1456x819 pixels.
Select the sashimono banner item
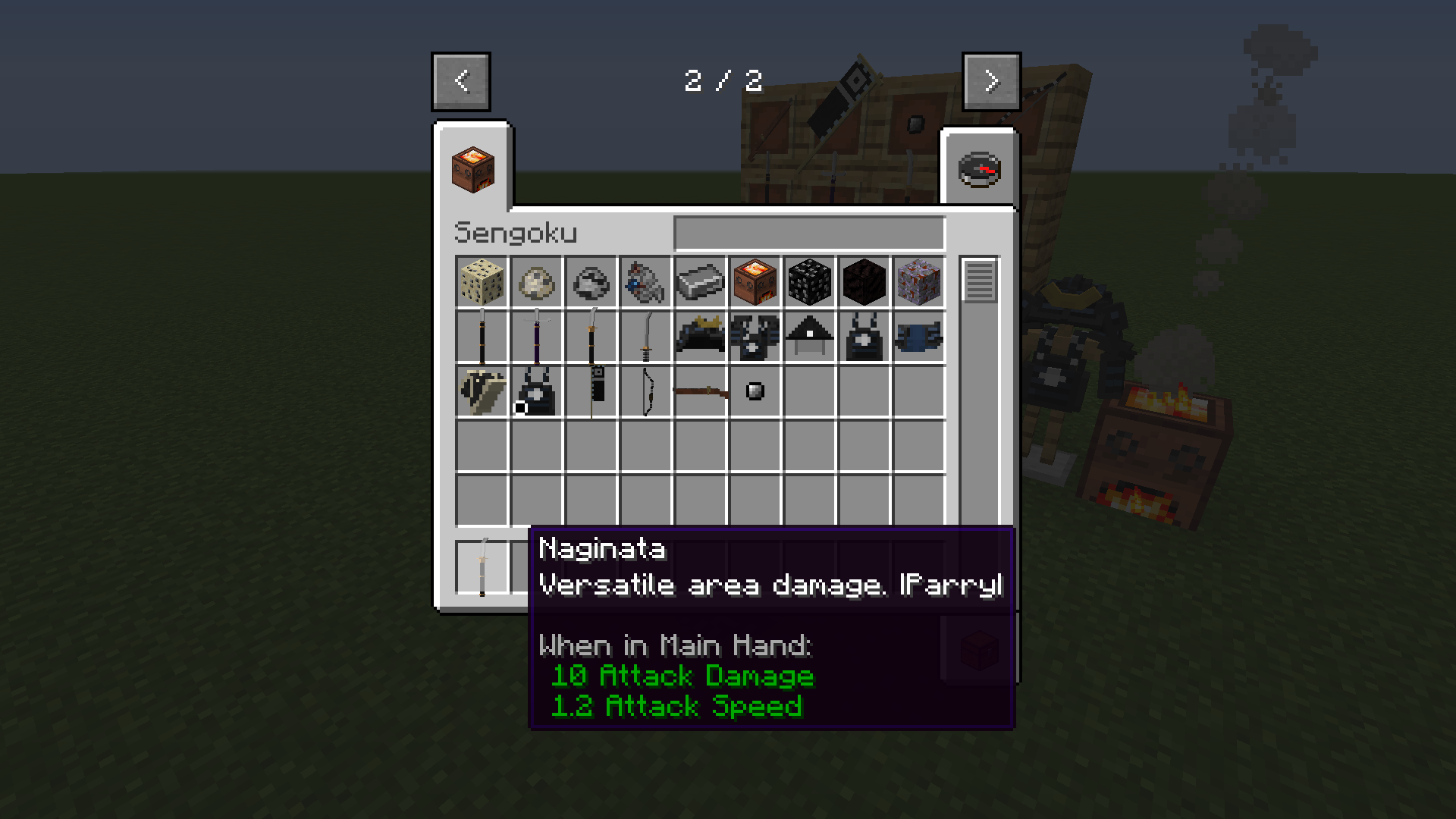click(x=590, y=391)
